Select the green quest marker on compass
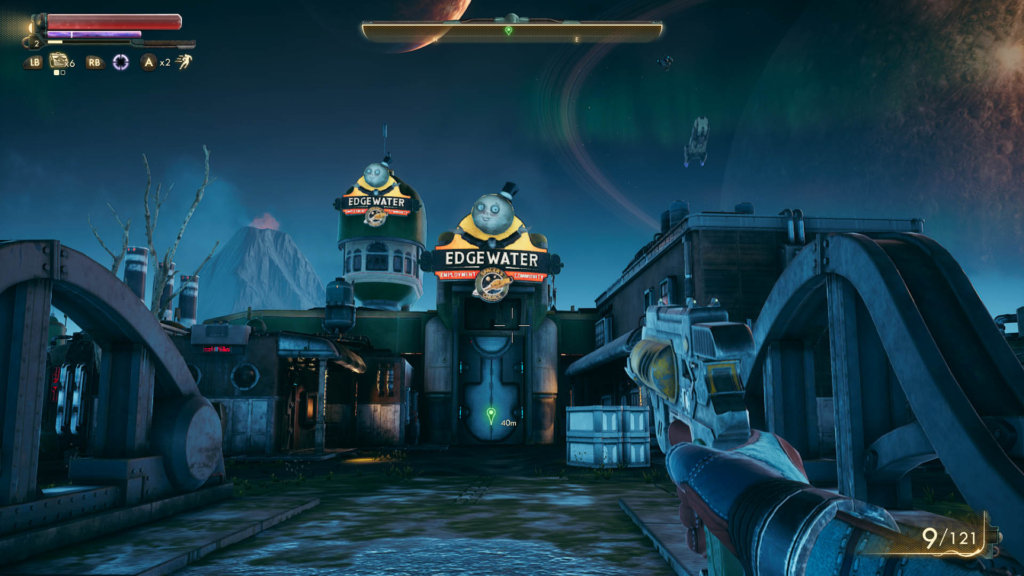Viewport: 1024px width, 576px height. [508, 31]
